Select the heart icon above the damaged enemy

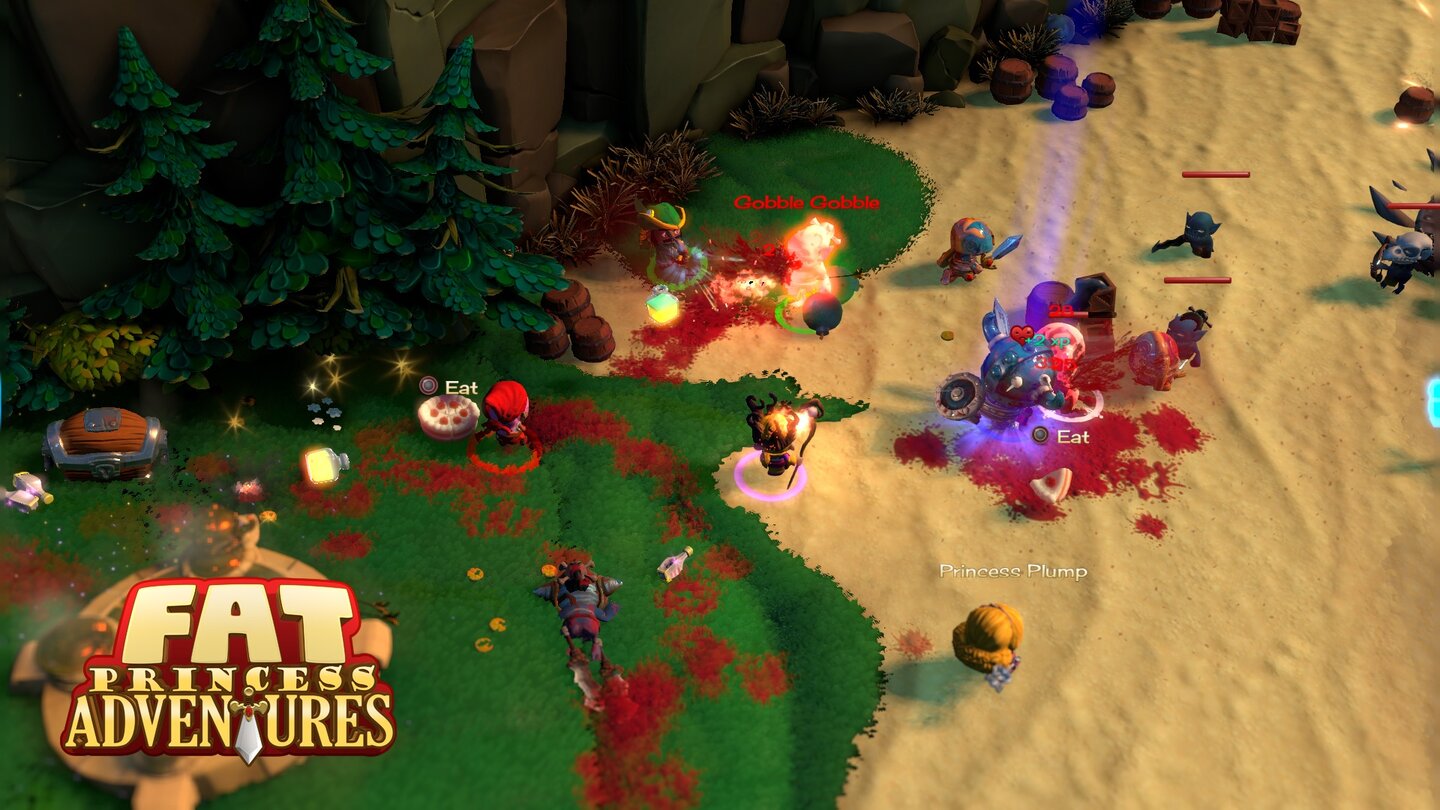[1022, 334]
